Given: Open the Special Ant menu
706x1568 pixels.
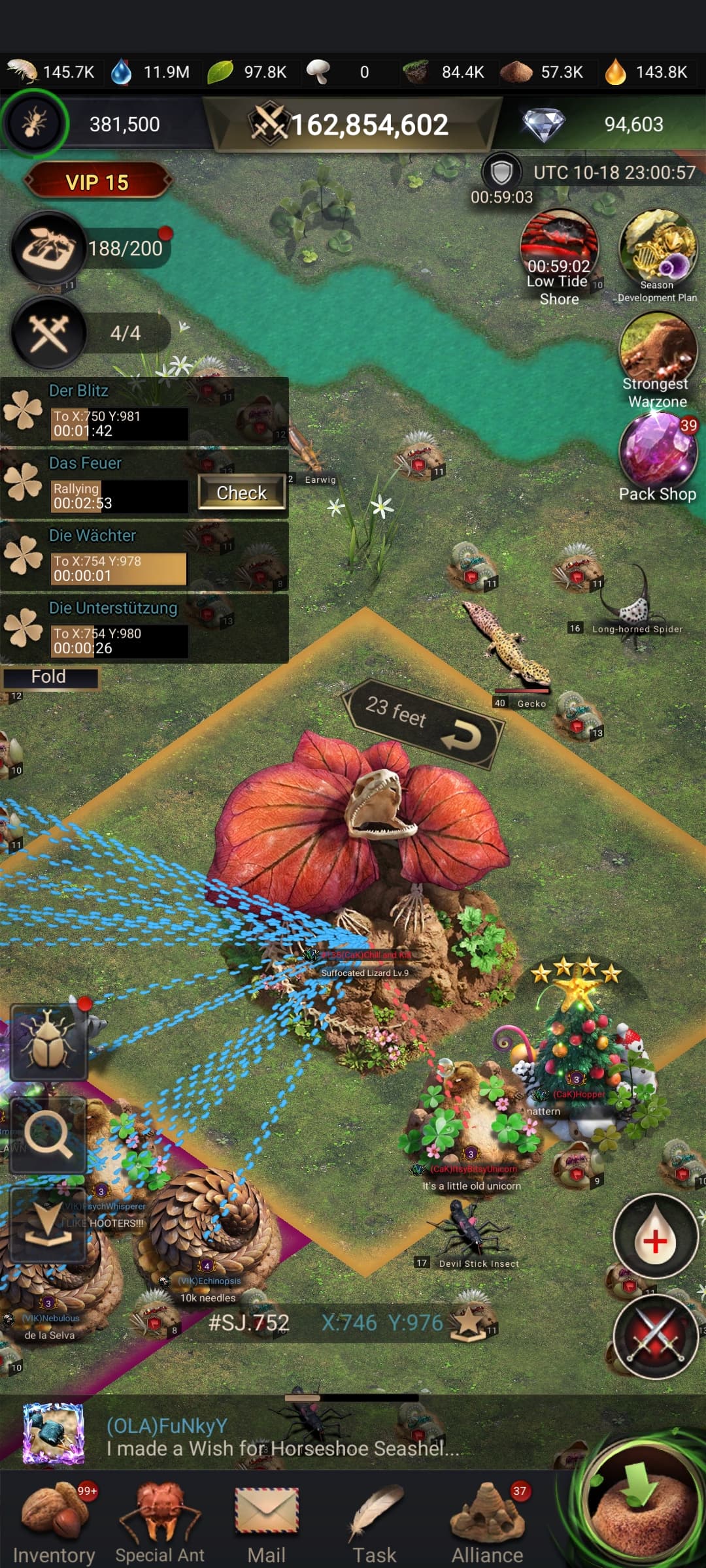Looking at the screenshot, I should 160,1521.
